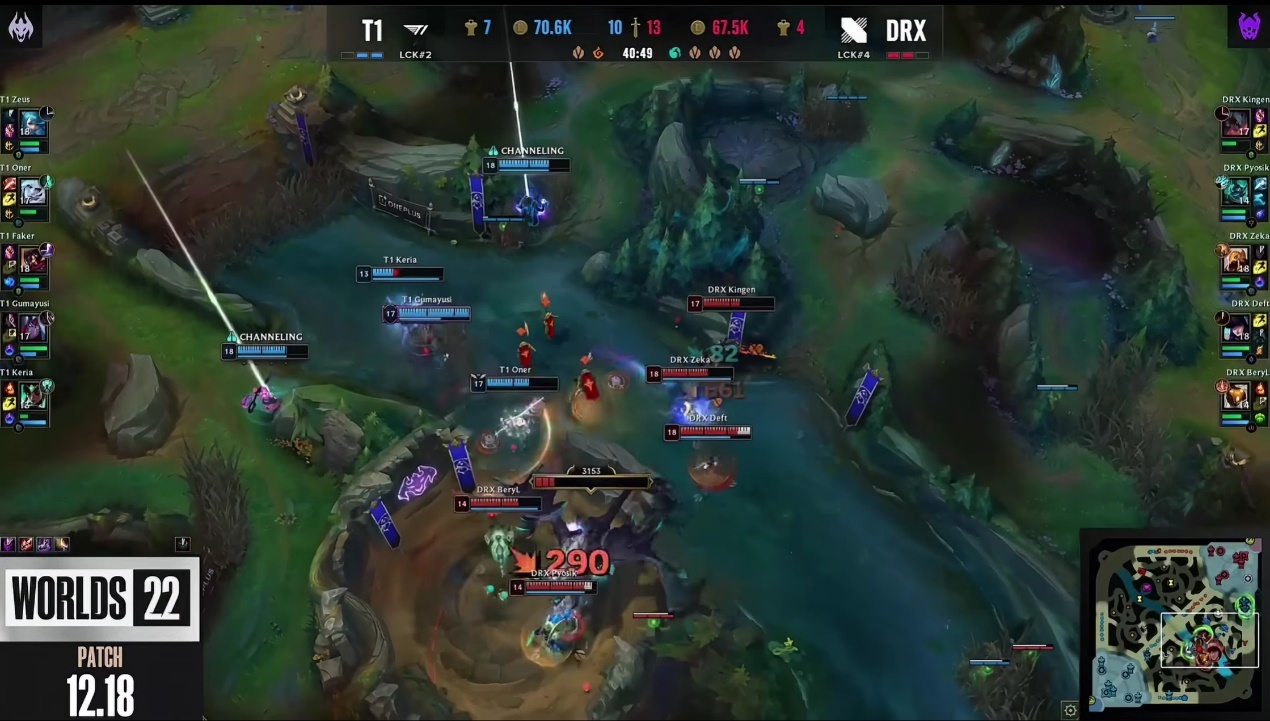The image size is (1270, 721).
Task: Select T1 Oner's champion portrait
Action: (x=33, y=191)
